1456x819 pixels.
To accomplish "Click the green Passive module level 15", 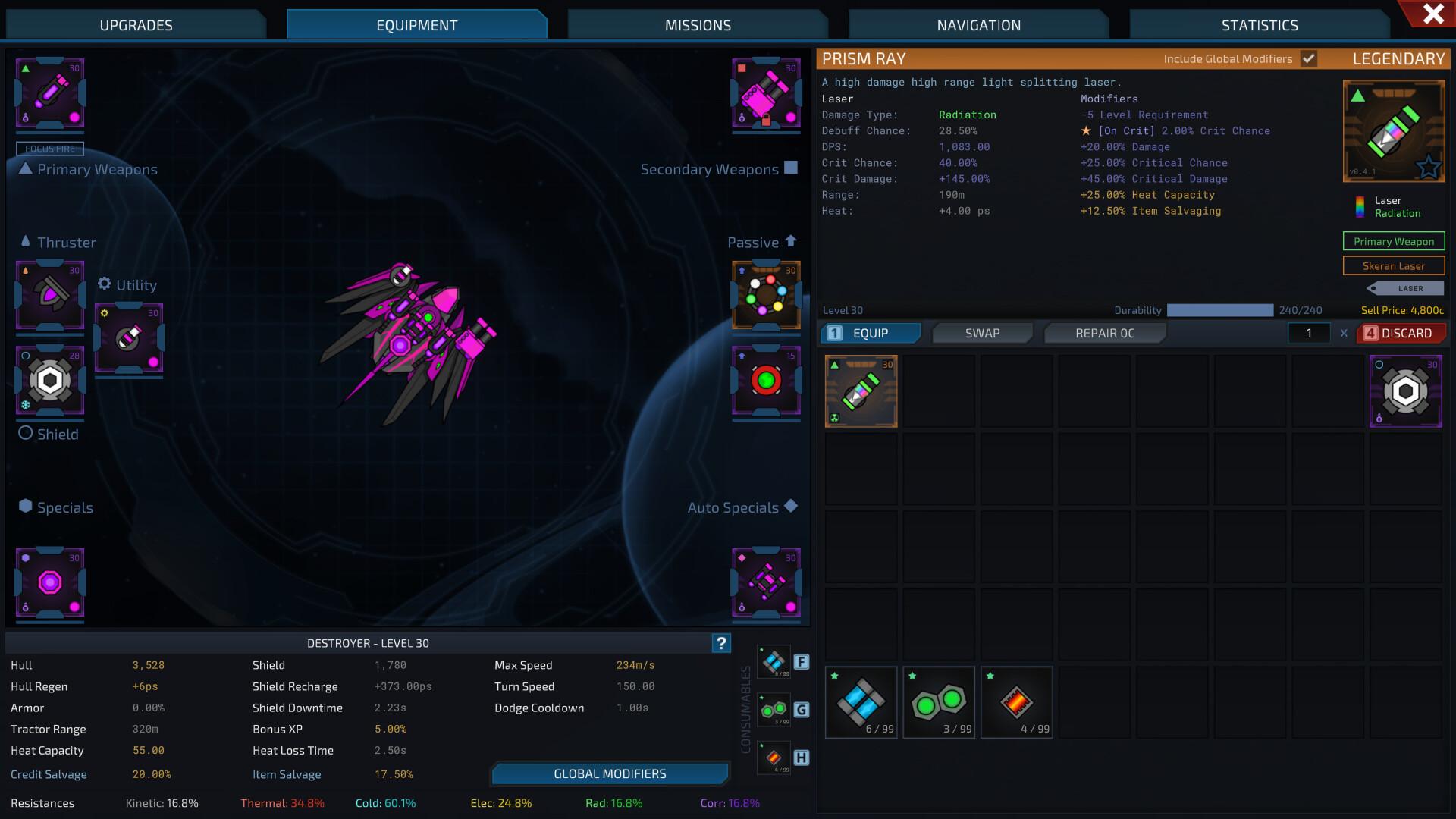I will coord(766,381).
